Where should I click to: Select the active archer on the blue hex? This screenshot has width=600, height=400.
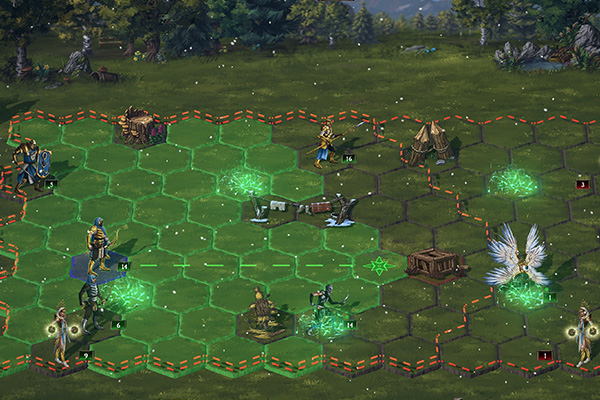click(x=98, y=247)
